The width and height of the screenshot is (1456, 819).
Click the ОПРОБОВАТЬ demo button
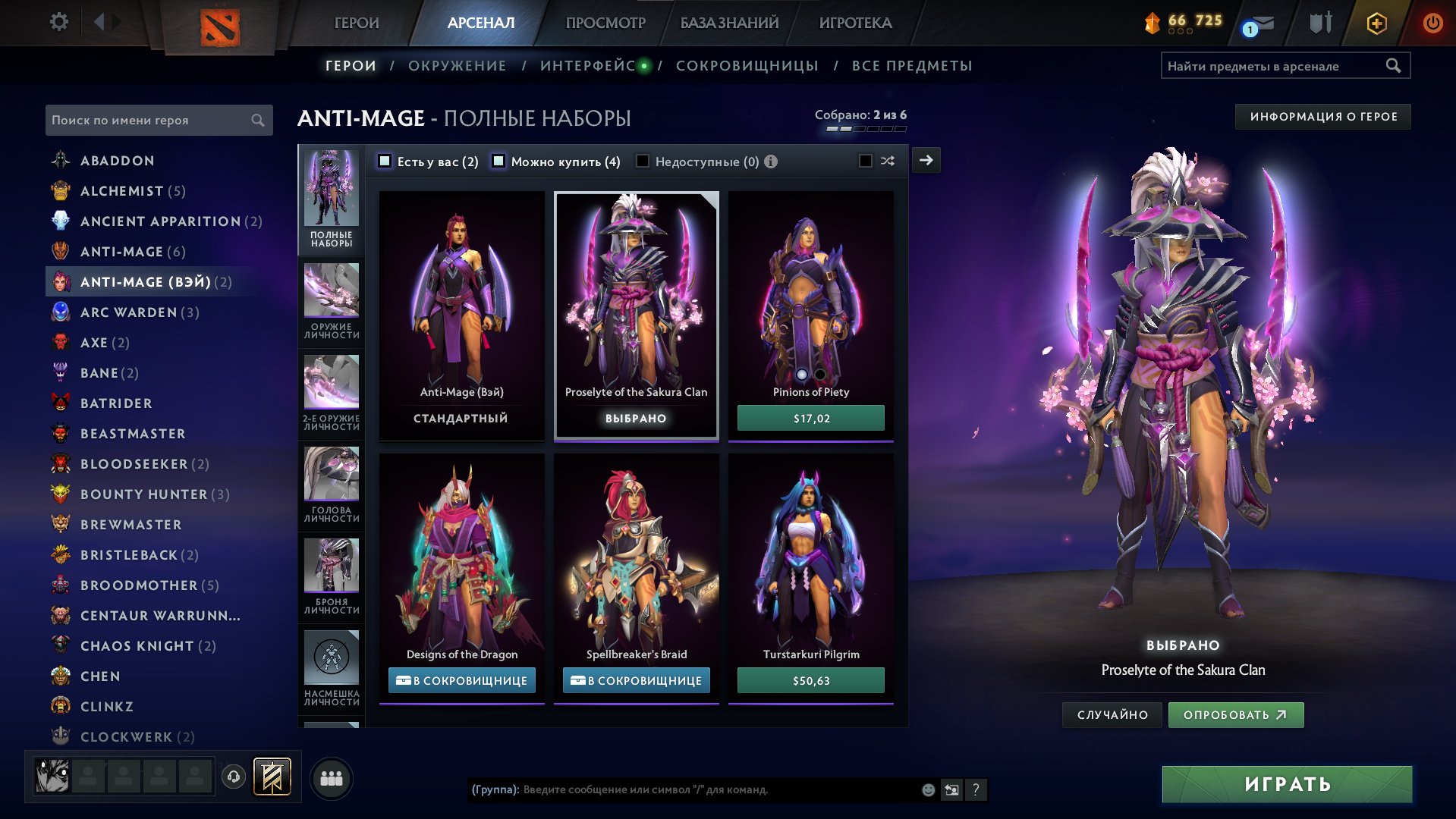[1235, 715]
